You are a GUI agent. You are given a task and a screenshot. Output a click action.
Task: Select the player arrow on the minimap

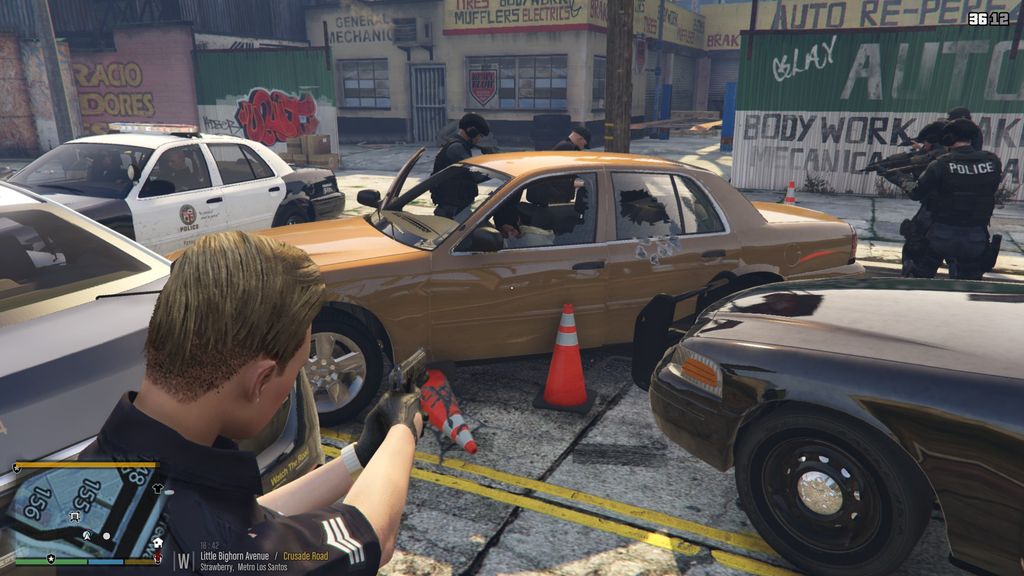[88, 536]
